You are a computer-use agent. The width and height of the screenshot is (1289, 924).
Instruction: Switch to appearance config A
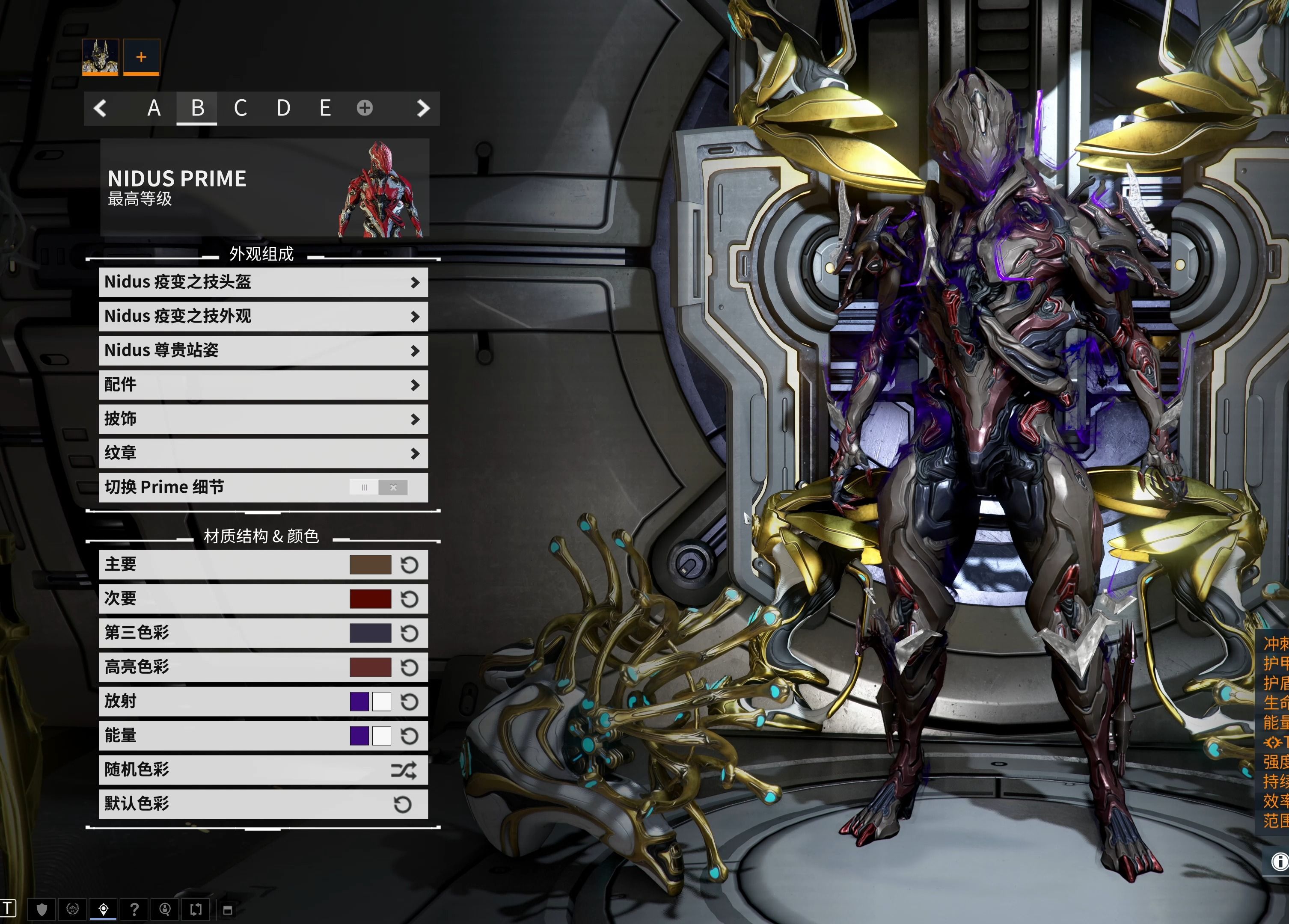[154, 108]
